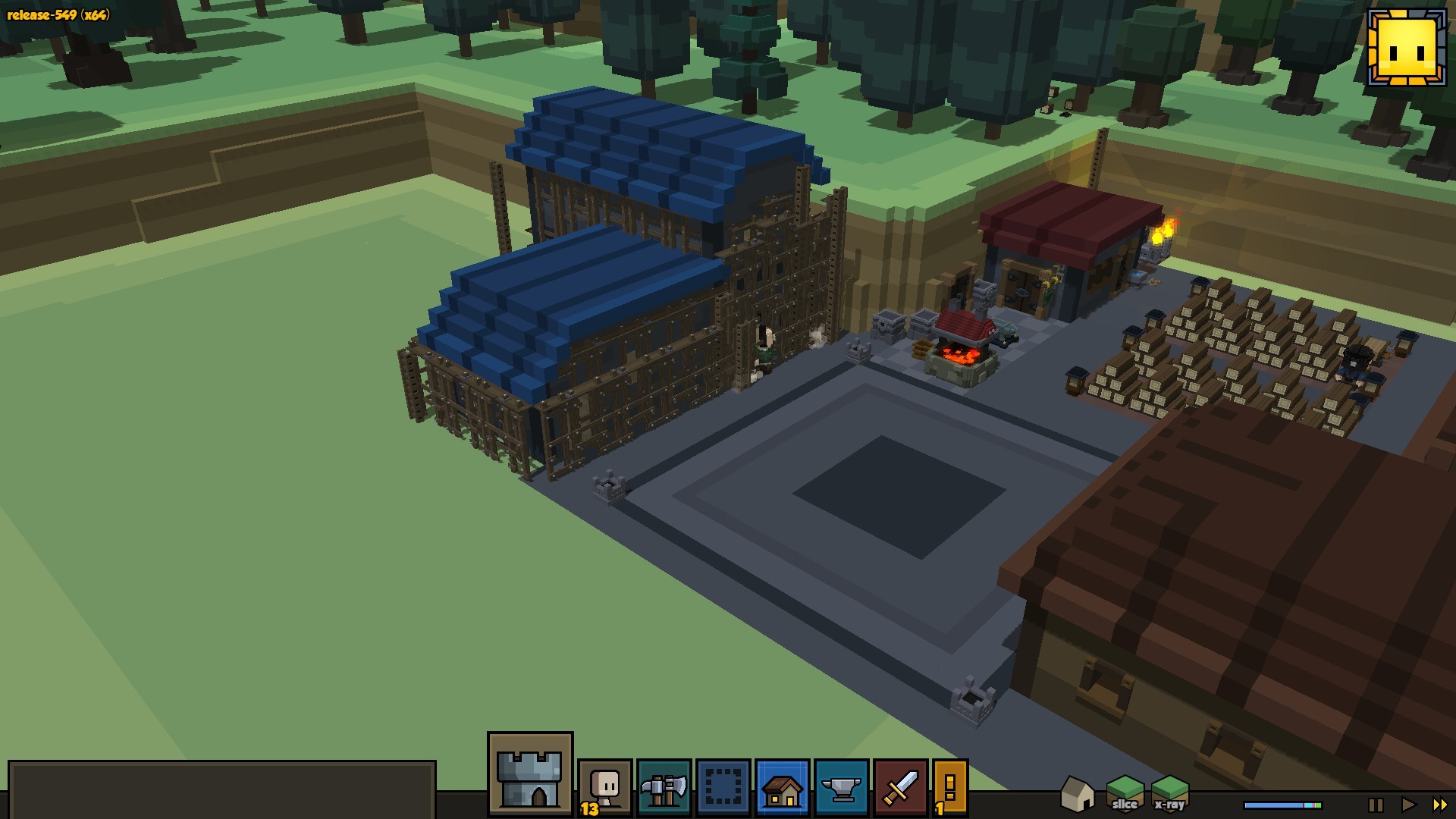Toggle the building vision house icon
This screenshot has width=1456, height=819.
(x=1077, y=793)
